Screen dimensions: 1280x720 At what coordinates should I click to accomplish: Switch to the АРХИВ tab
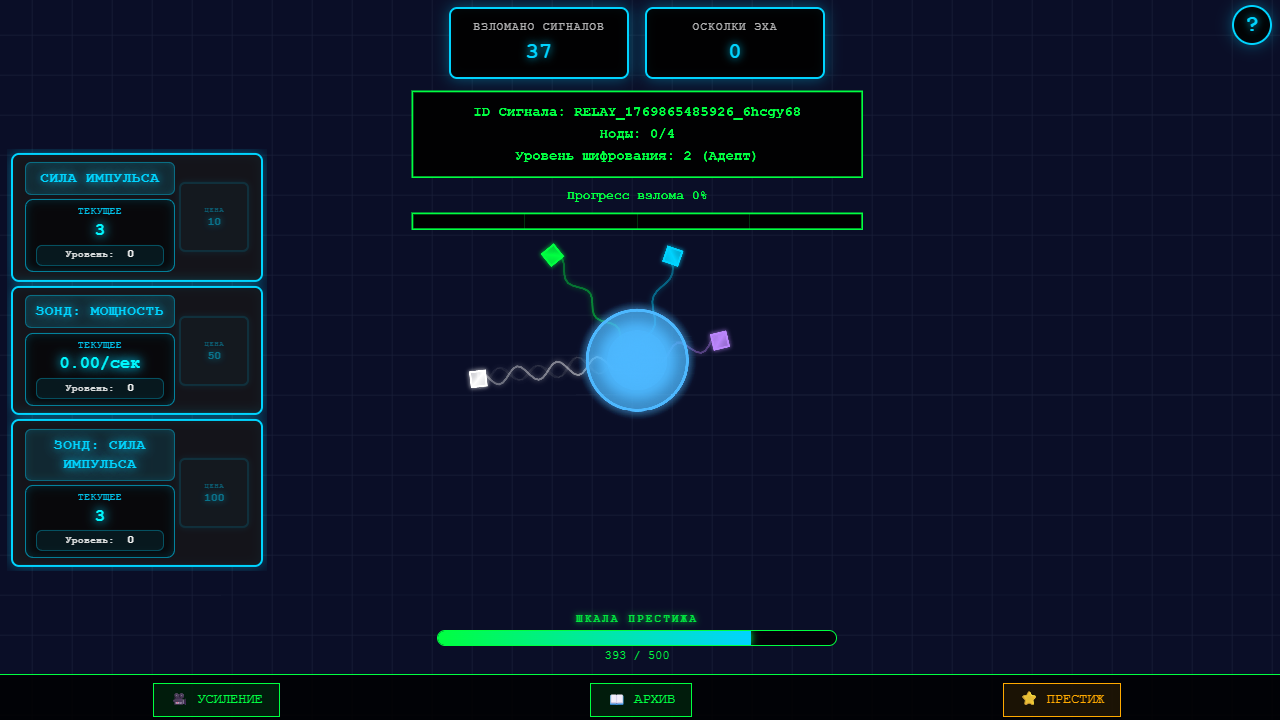[640, 700]
